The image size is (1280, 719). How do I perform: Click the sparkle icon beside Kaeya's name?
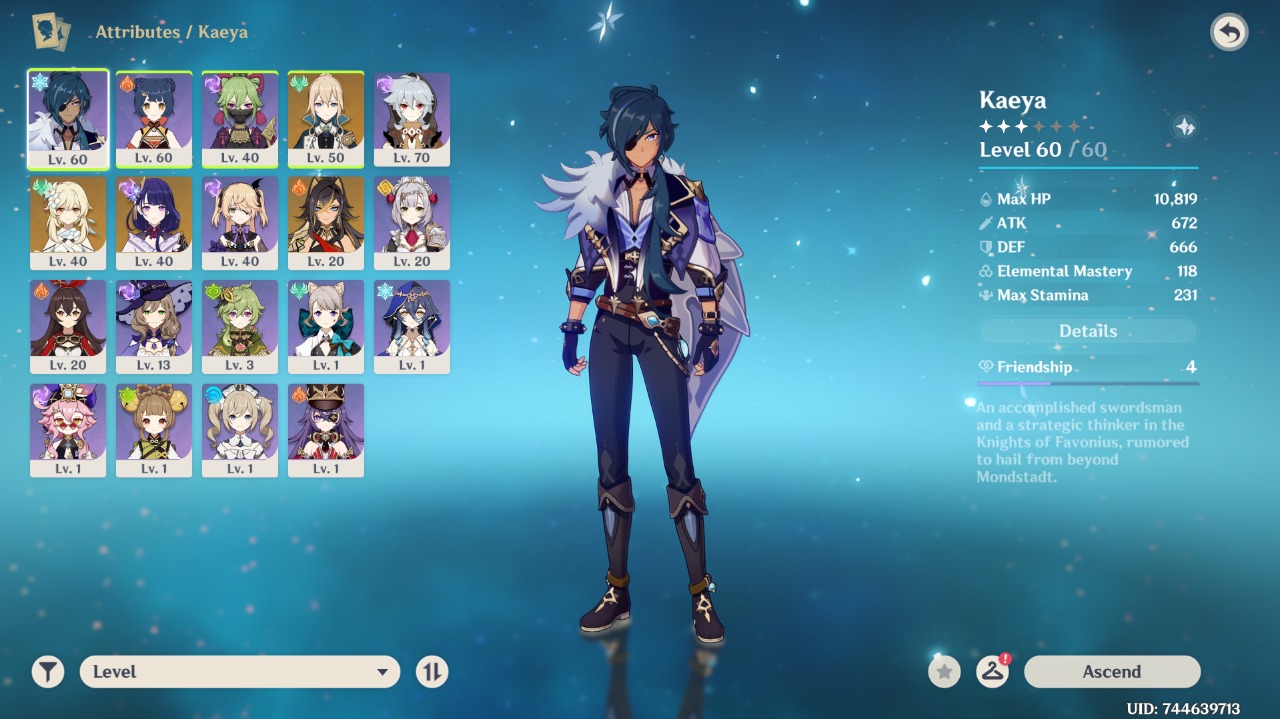1184,127
